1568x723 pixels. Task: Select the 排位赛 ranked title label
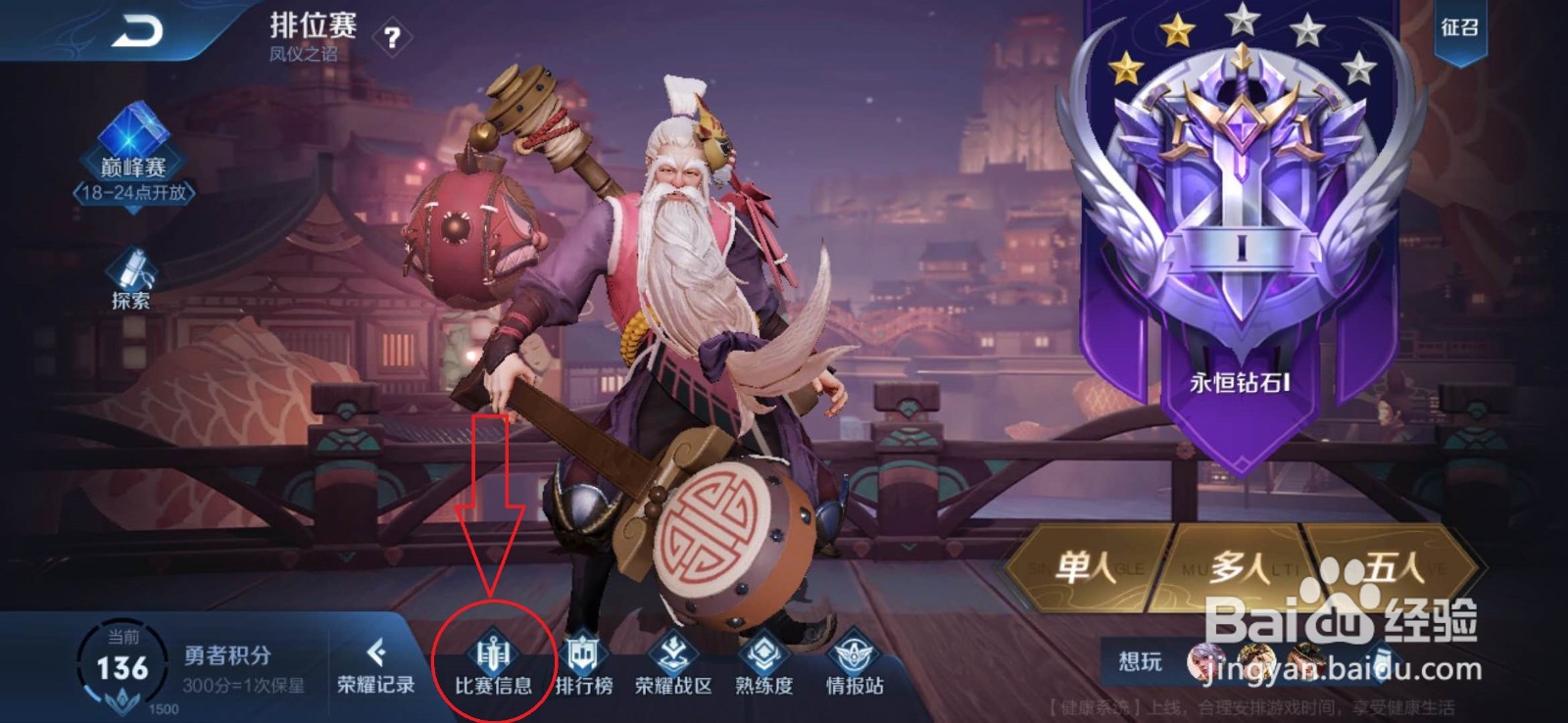314,24
